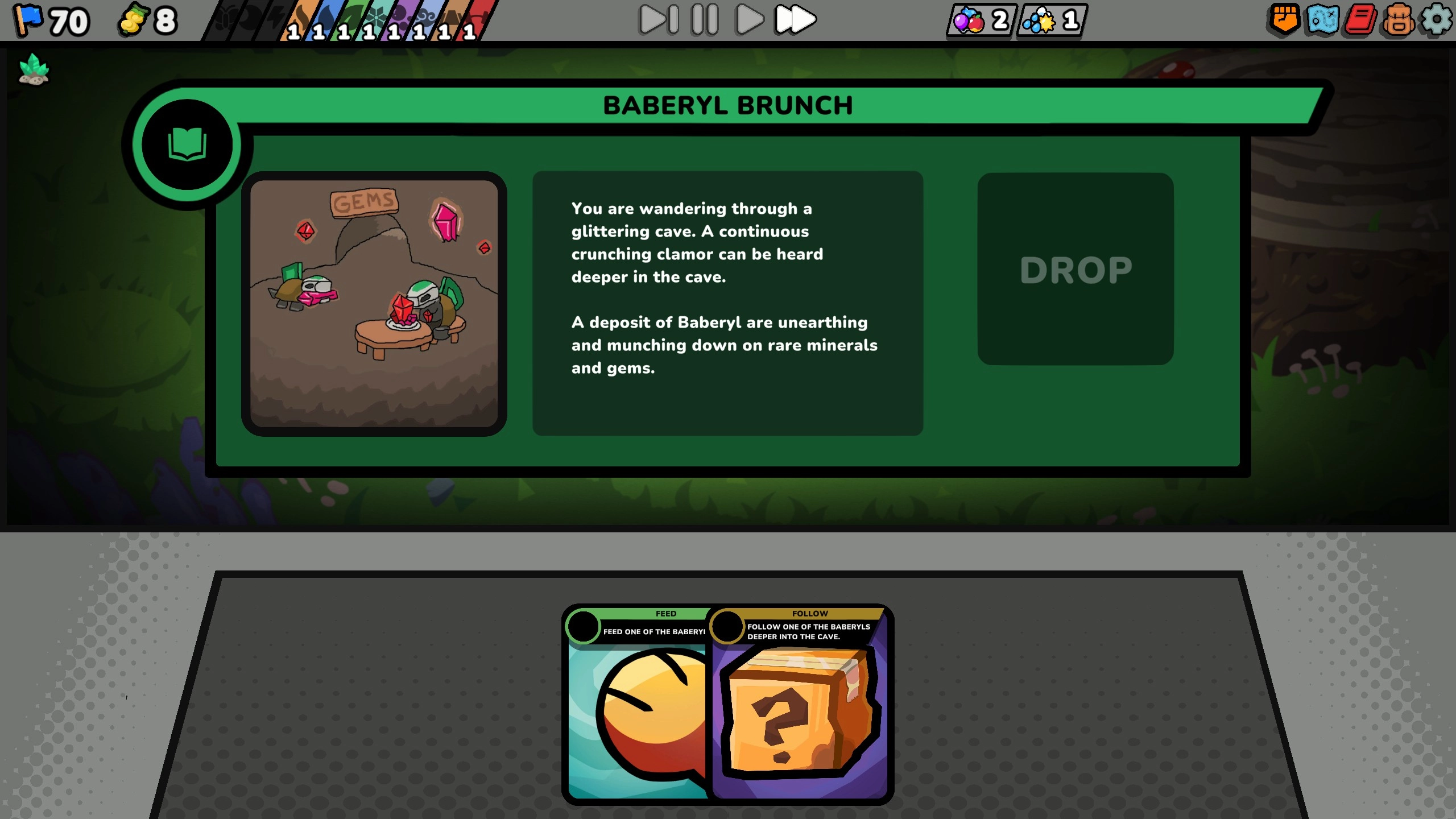Choose the FEED card

[x=637, y=711]
